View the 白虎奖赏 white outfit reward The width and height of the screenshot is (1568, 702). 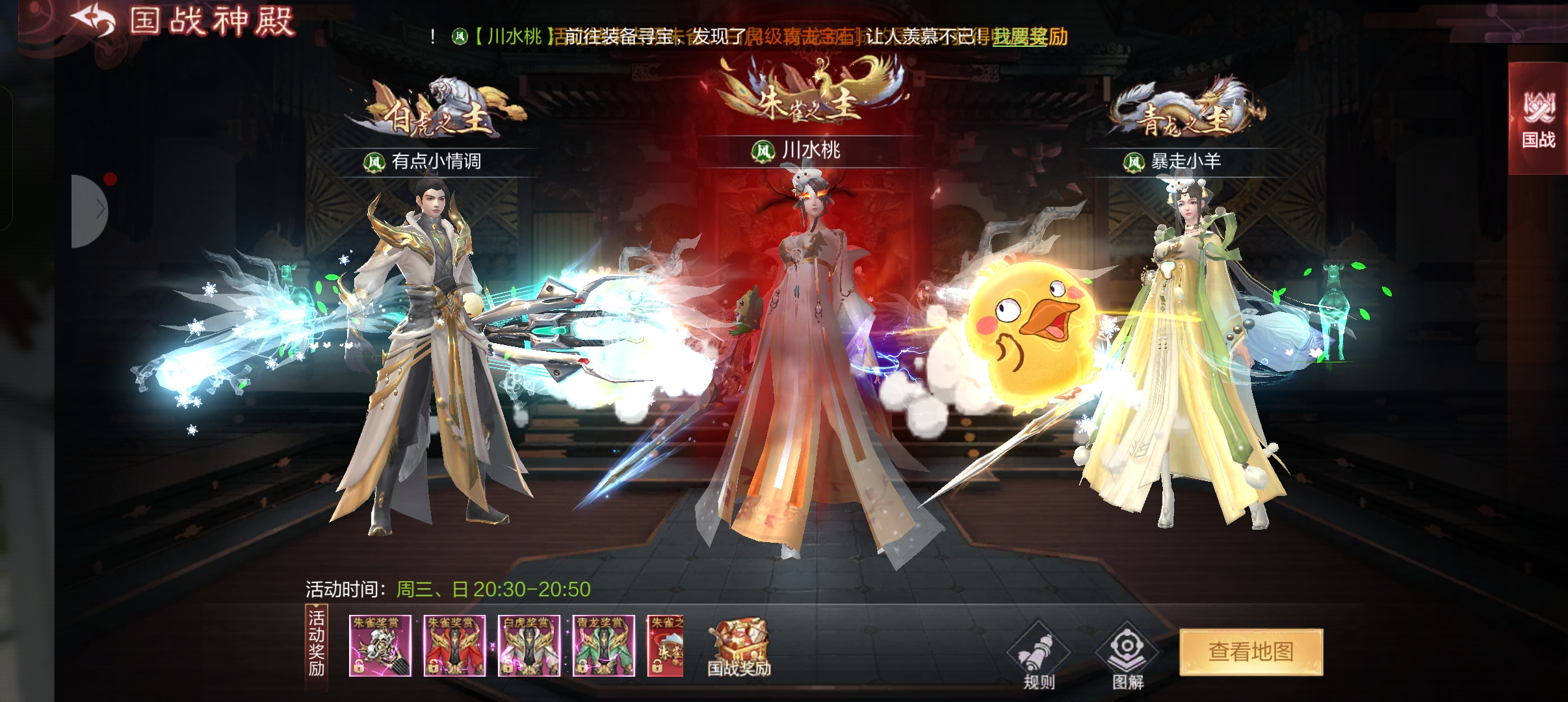coord(529,646)
